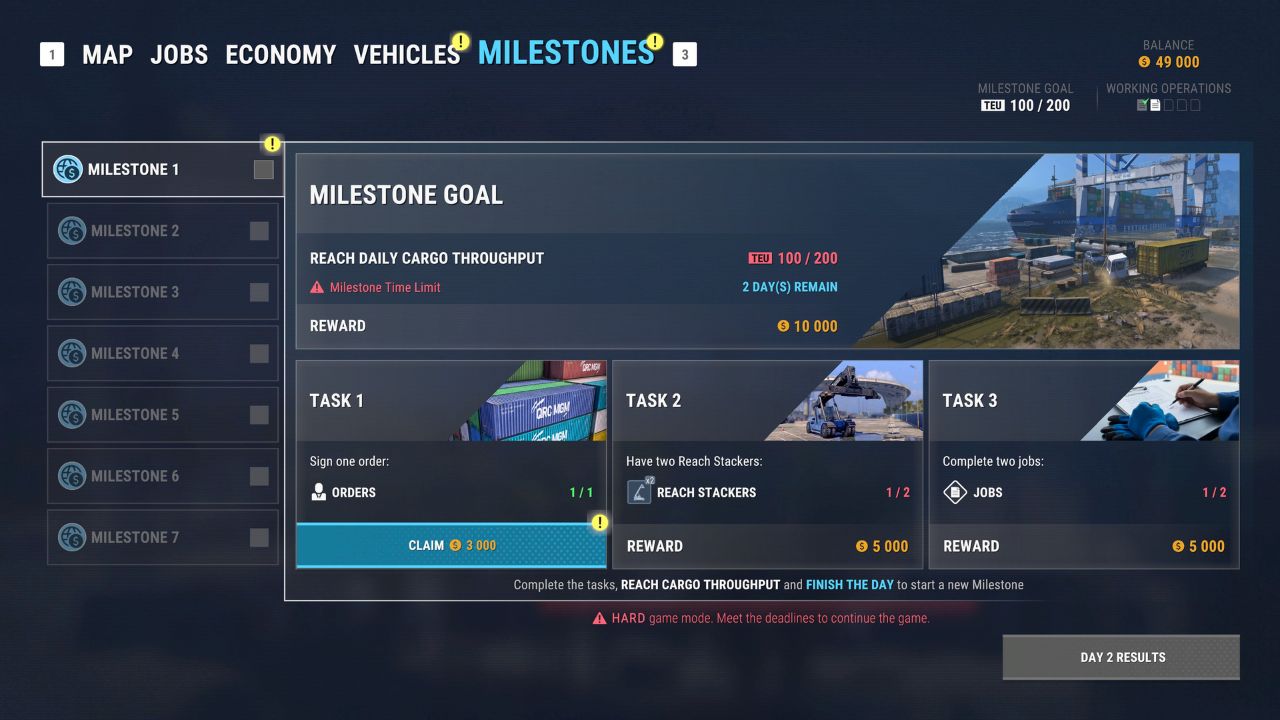Select the Milestones tab
1280x720 pixels.
pyautogui.click(x=565, y=53)
